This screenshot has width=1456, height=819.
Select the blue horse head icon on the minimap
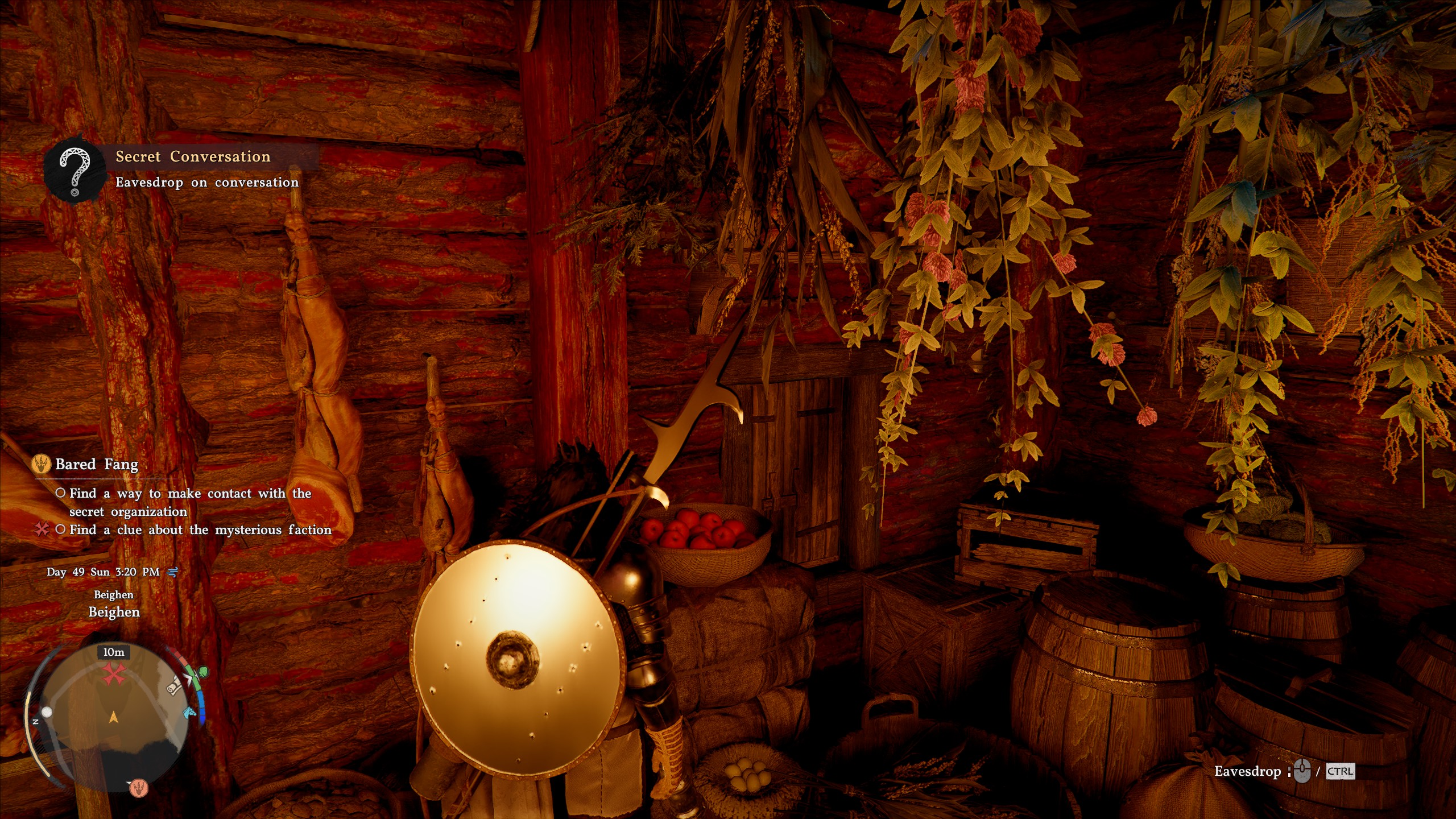(x=189, y=712)
